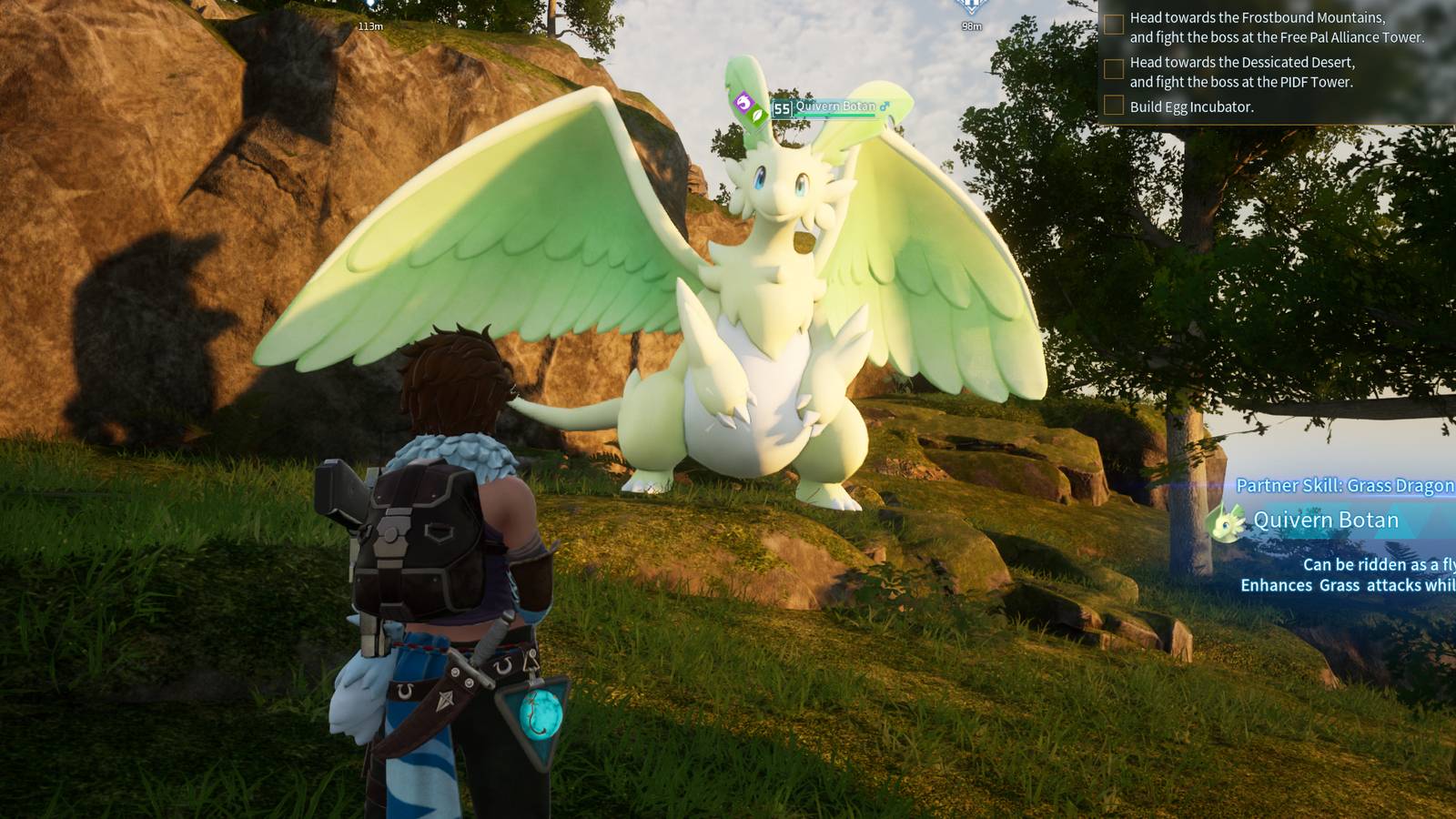Click the grass element icon on the Pal nameplate
1456x819 pixels.
point(757,115)
